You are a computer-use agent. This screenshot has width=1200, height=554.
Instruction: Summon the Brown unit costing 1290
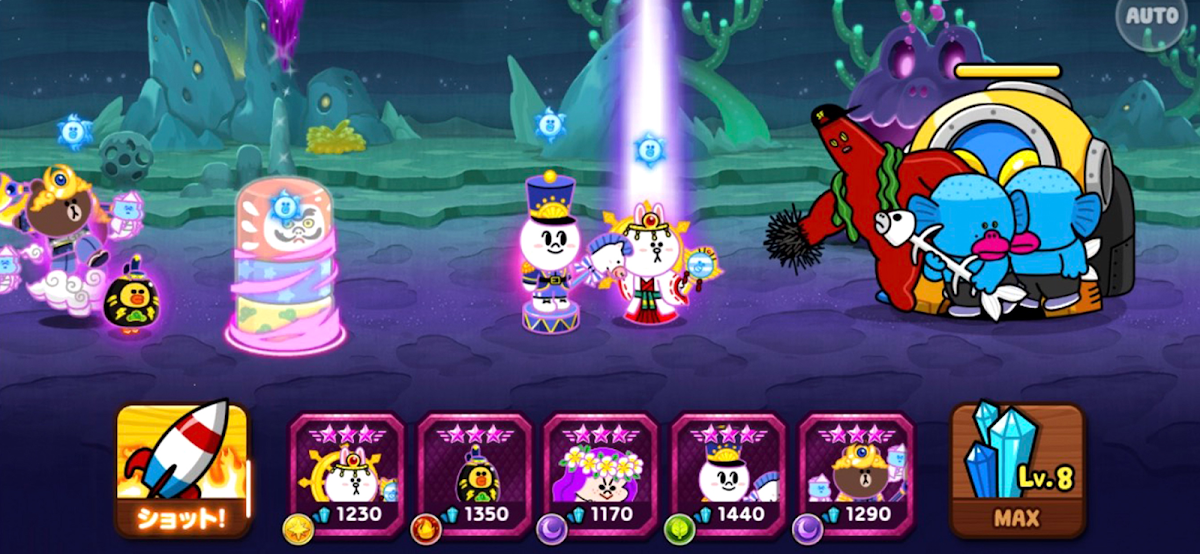pos(855,469)
